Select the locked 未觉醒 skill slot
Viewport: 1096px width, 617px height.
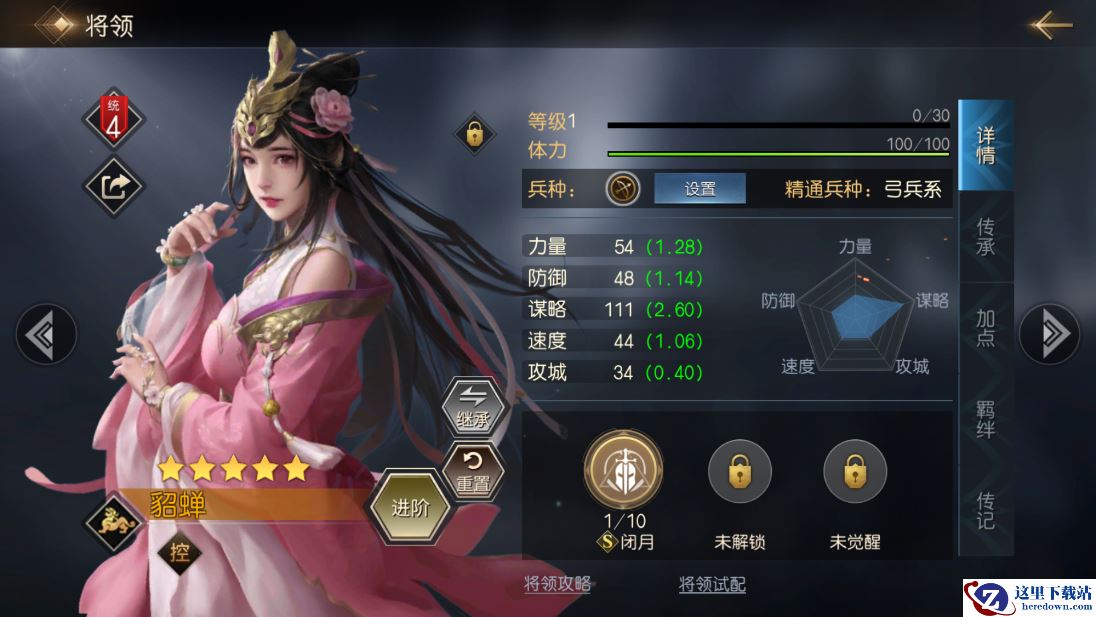pos(855,470)
